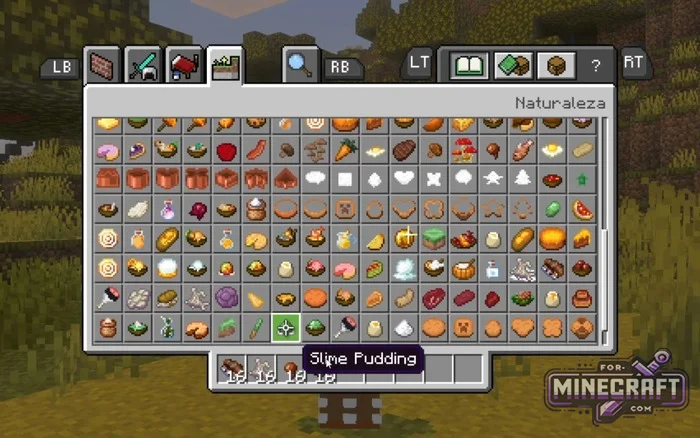Select the red and white mushroom item
700x438 pixels.
(x=463, y=151)
